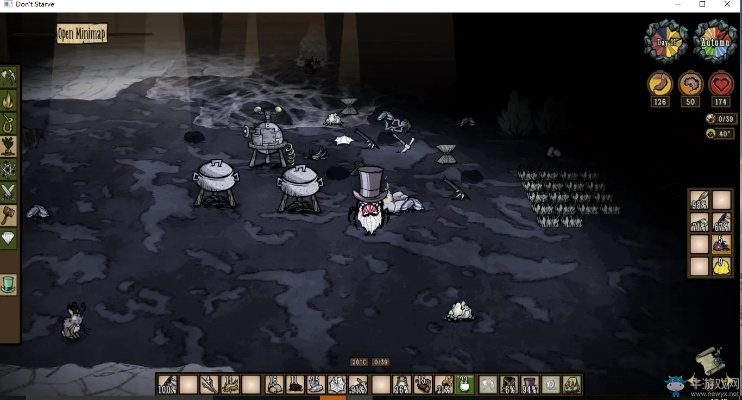
Task: Maximize the game window
Action: 701,5
